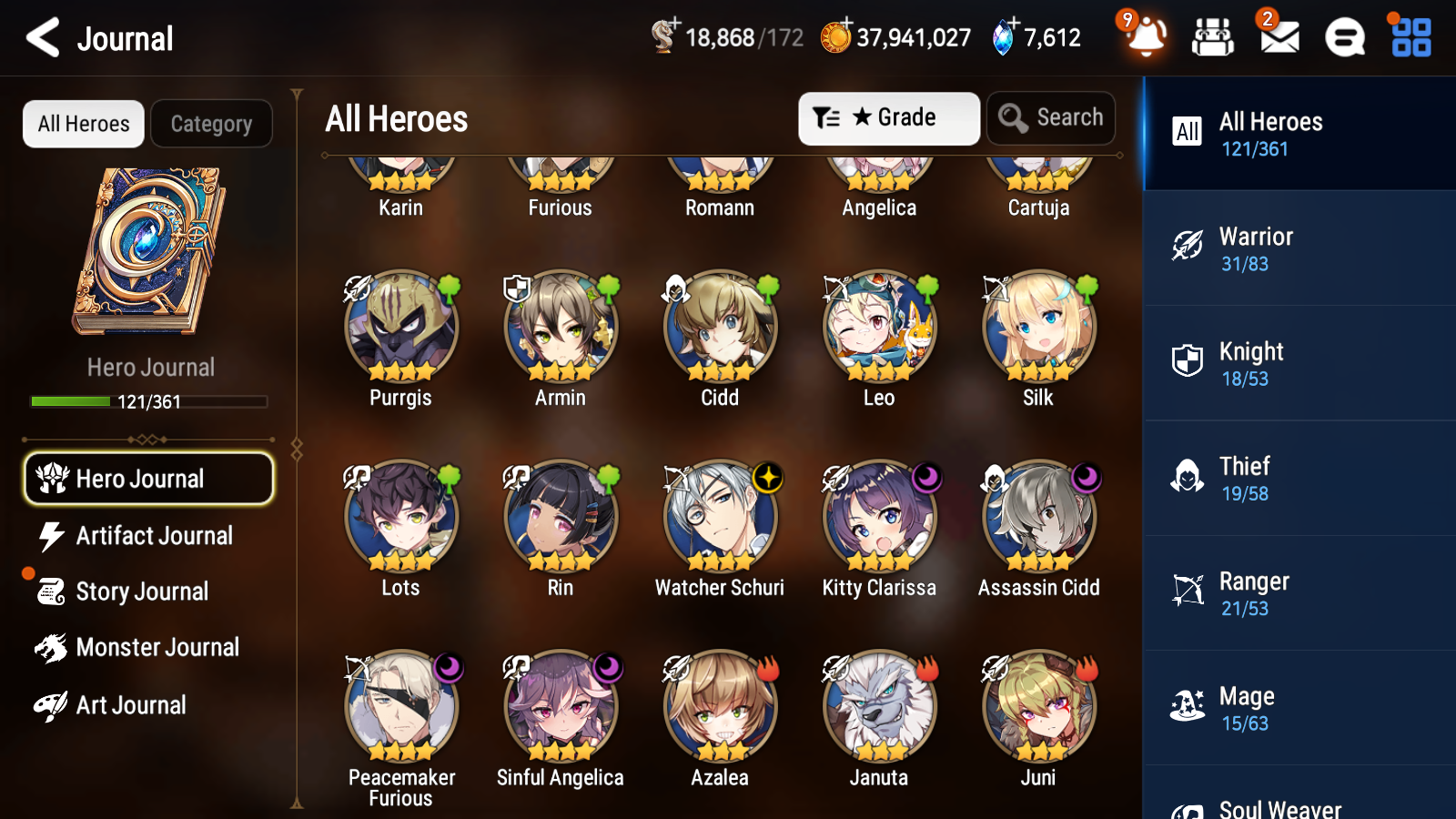Click the Search button
This screenshot has width=1456, height=819.
(1050, 117)
